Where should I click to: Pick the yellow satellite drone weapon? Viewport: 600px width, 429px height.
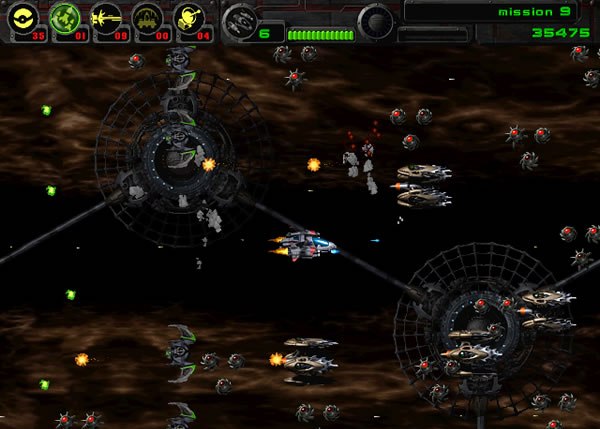[x=189, y=19]
